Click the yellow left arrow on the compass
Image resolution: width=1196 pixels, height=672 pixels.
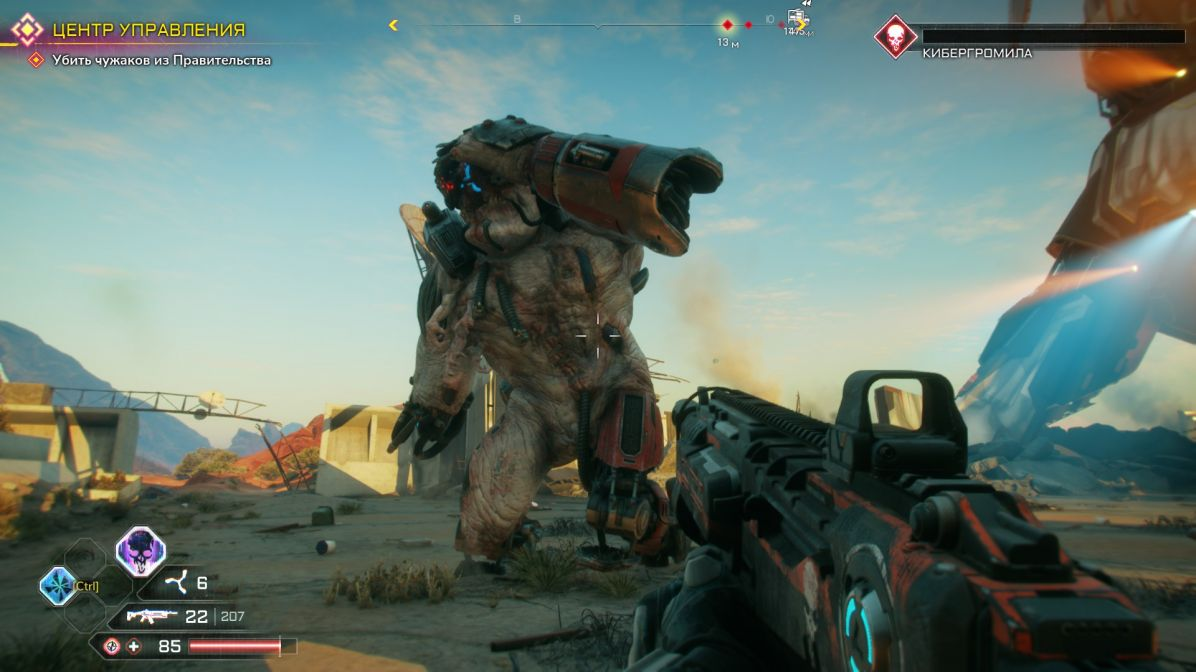click(x=393, y=25)
